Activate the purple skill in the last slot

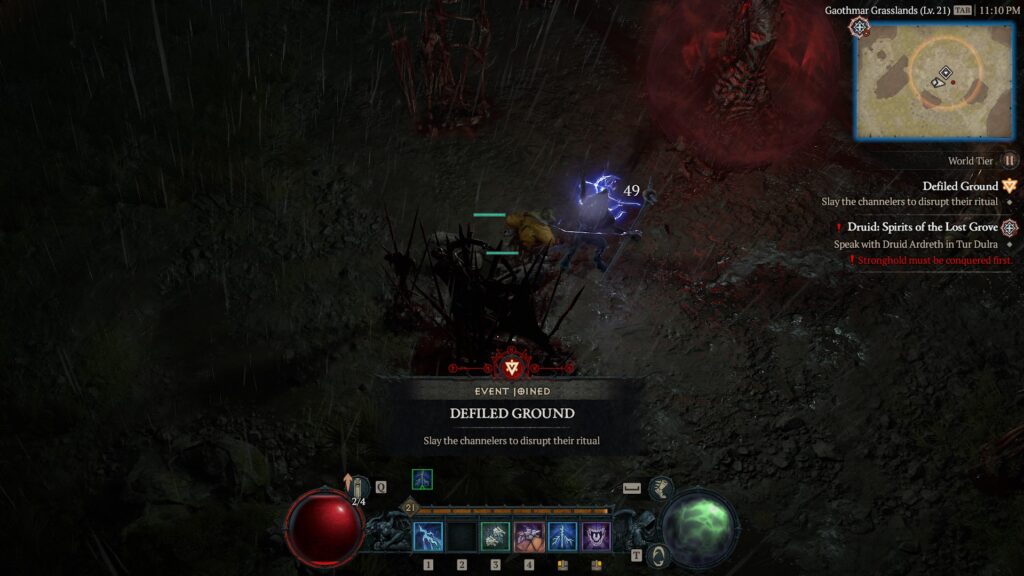tap(597, 537)
